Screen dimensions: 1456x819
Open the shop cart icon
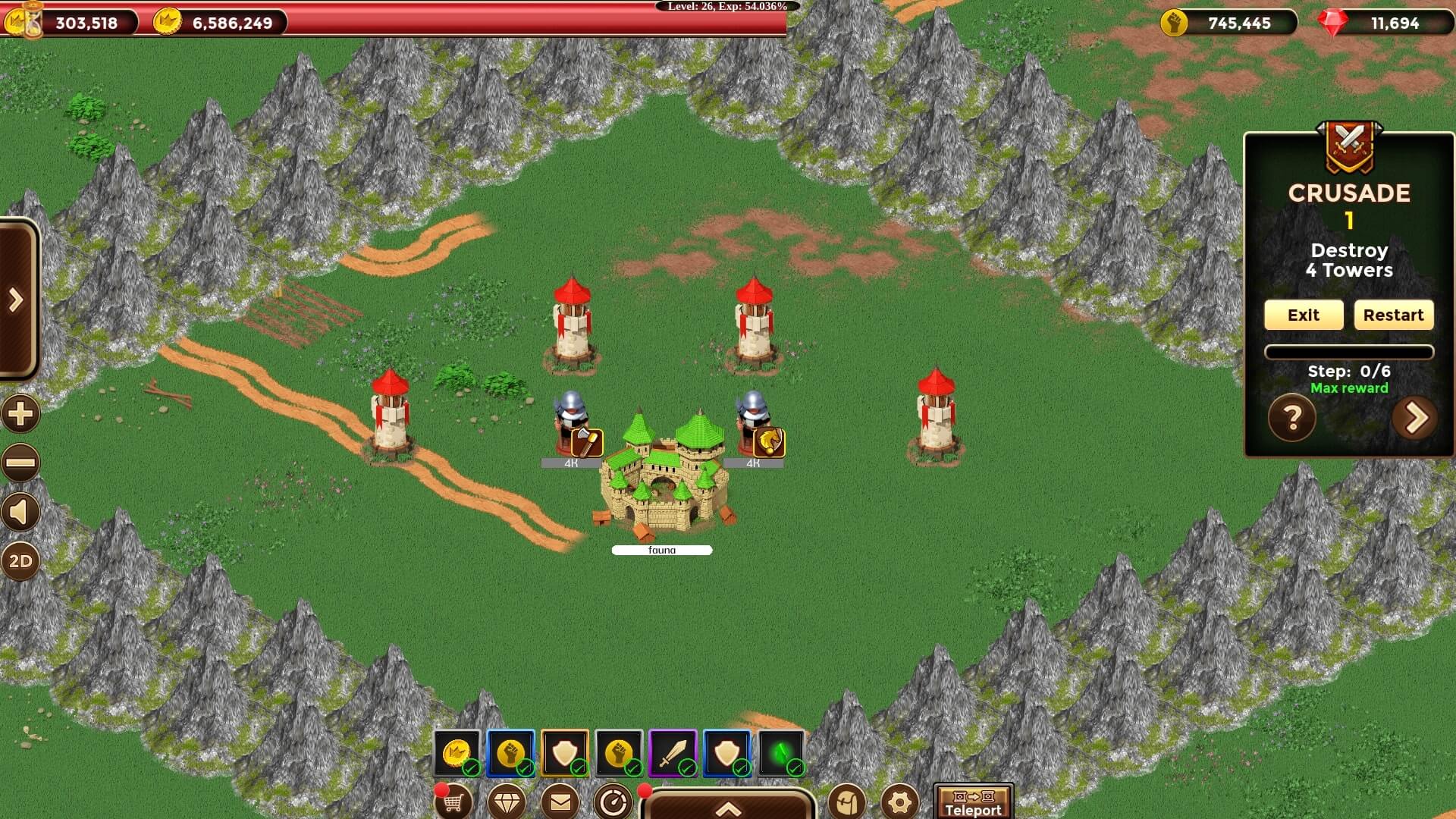click(x=453, y=802)
